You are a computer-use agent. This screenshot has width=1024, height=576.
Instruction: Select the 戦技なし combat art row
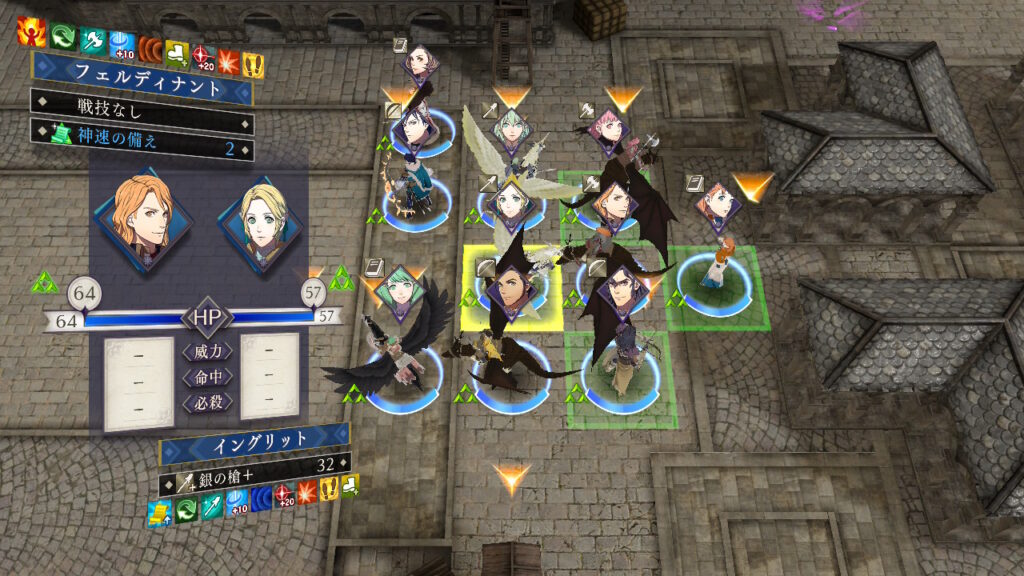141,103
